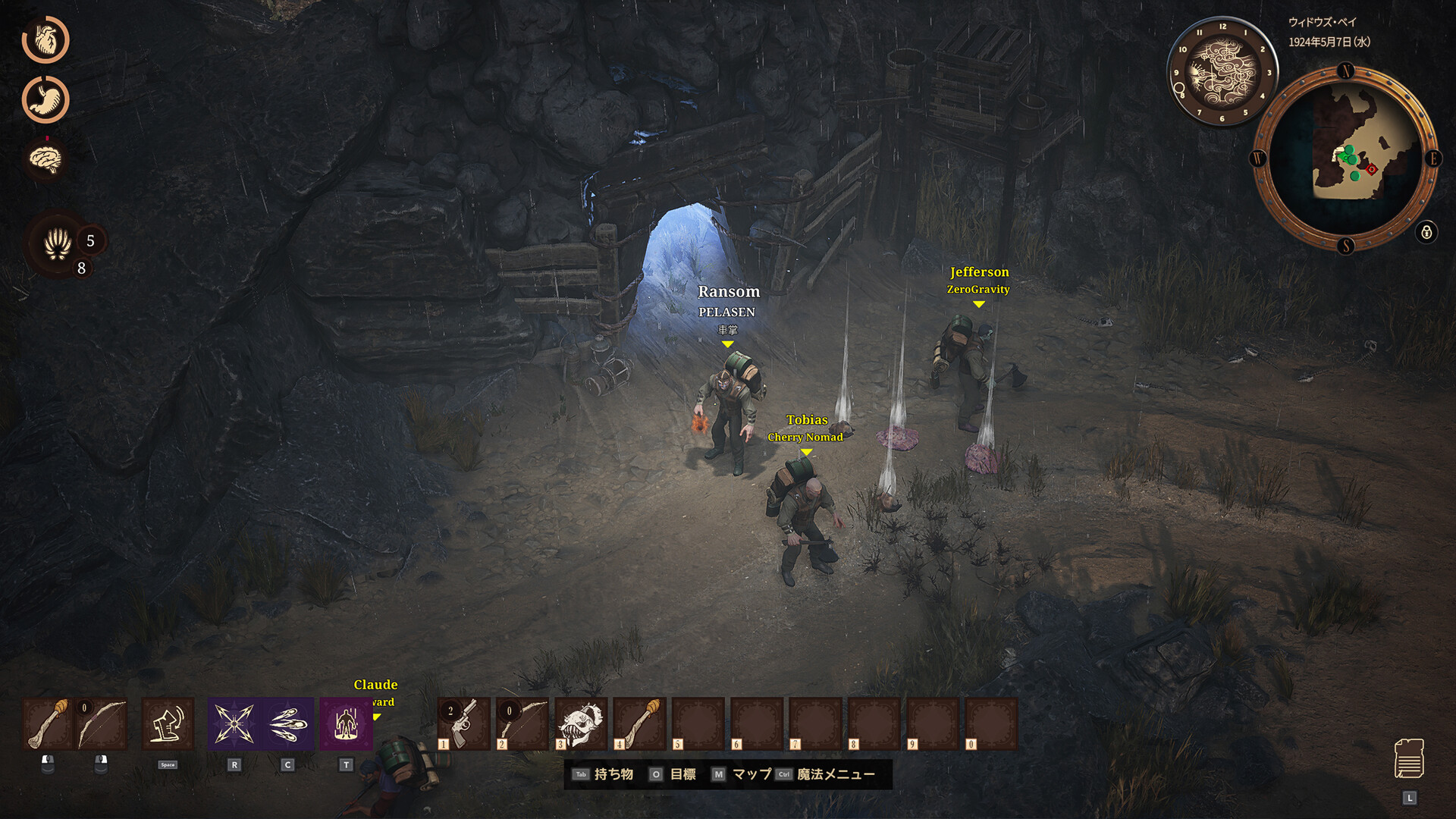Choose the bone club in hotbar slot 4
This screenshot has height=819, width=1456.
(x=639, y=724)
